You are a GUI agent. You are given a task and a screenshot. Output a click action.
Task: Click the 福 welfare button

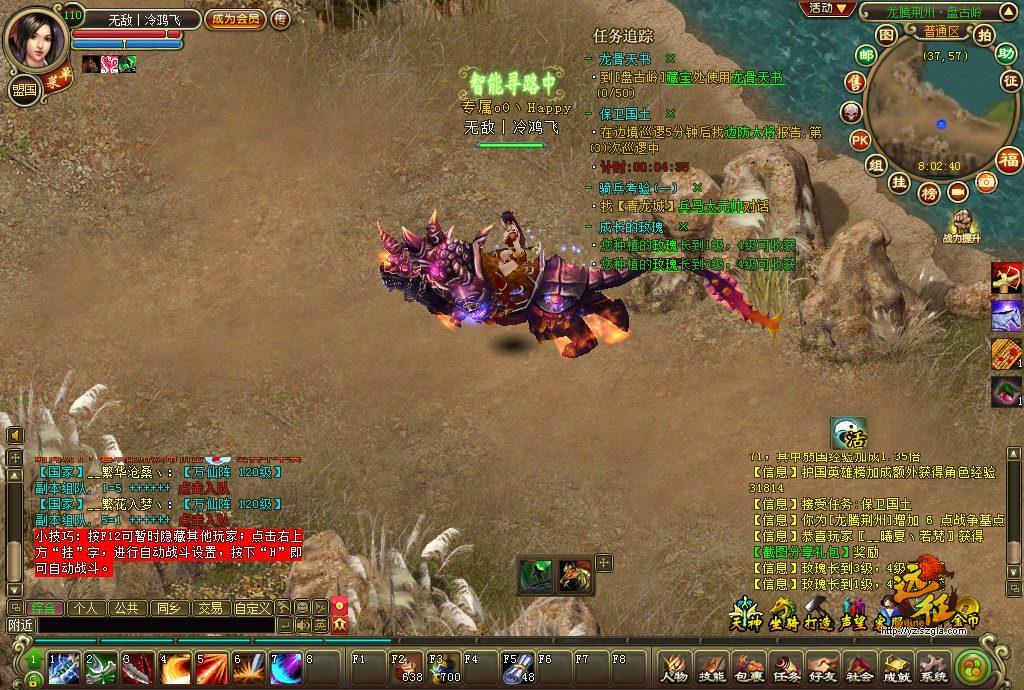coord(1008,159)
